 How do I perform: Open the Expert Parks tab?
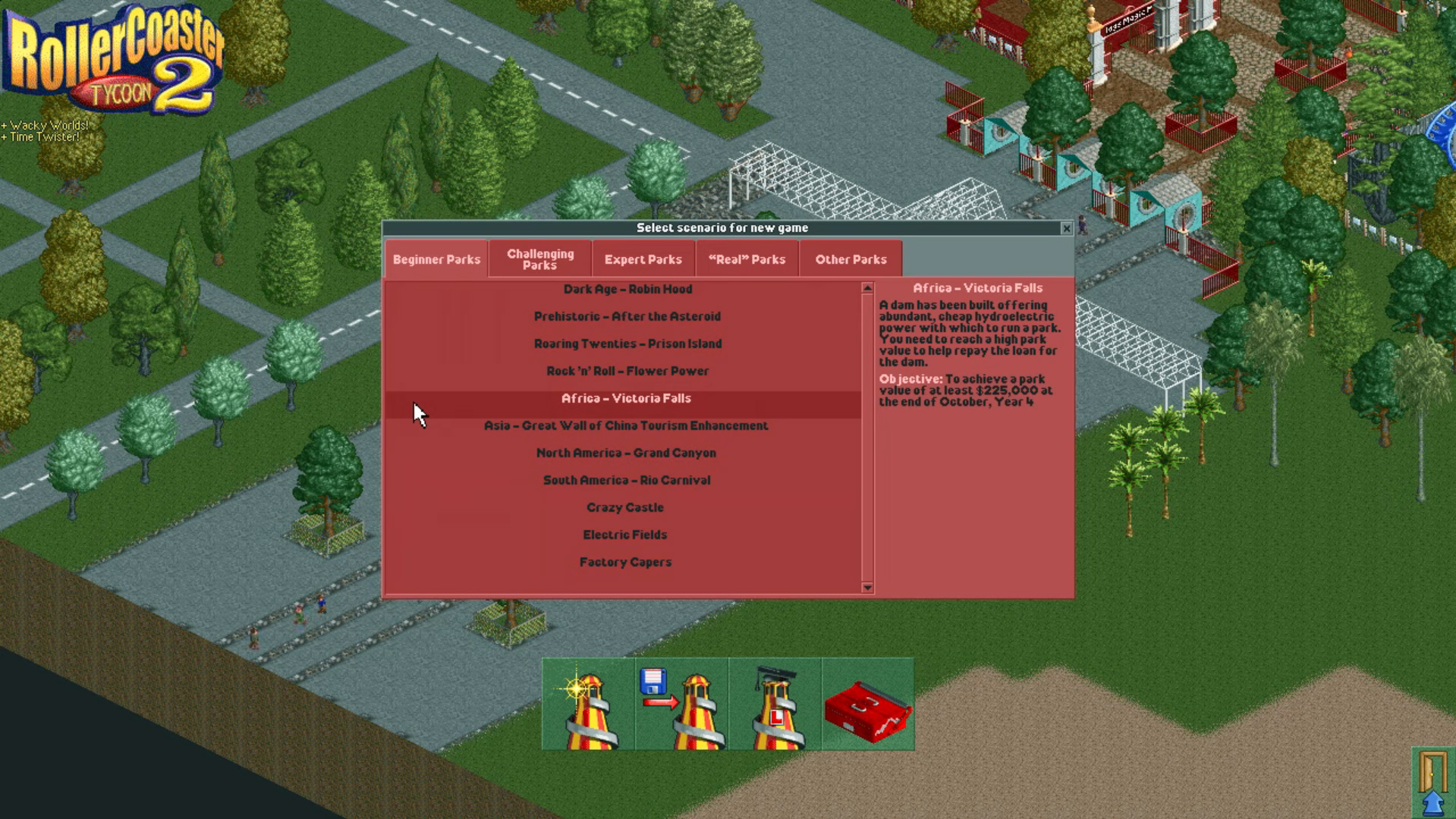point(643,259)
